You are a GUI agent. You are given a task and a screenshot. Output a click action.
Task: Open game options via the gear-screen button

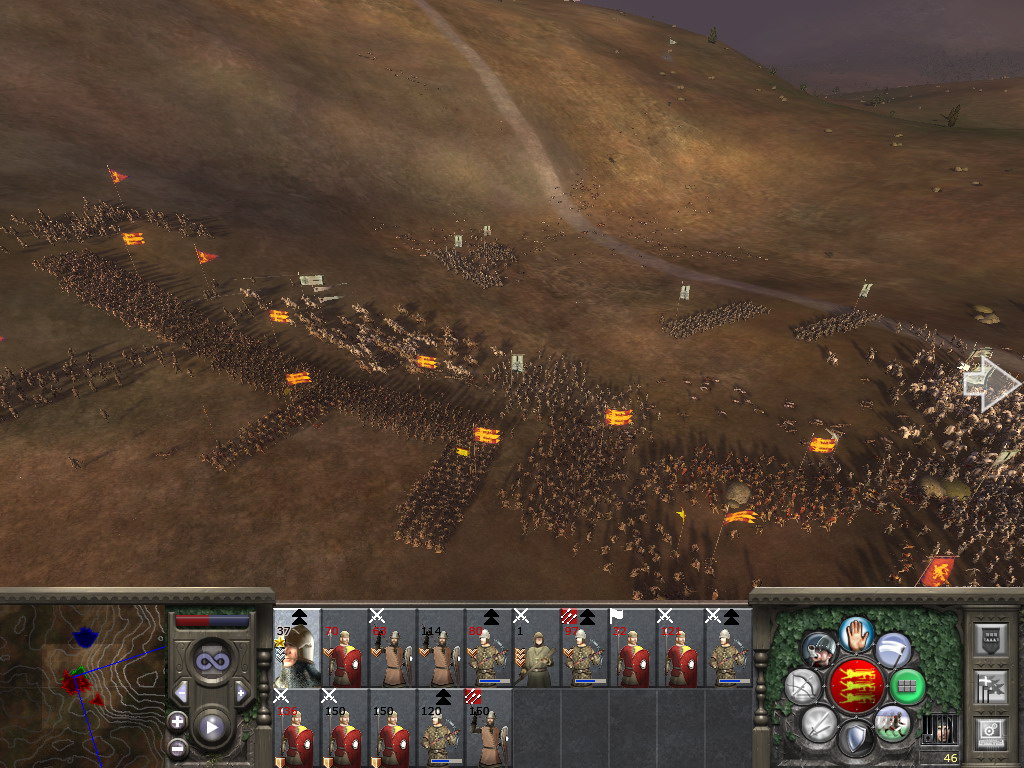pyautogui.click(x=990, y=733)
